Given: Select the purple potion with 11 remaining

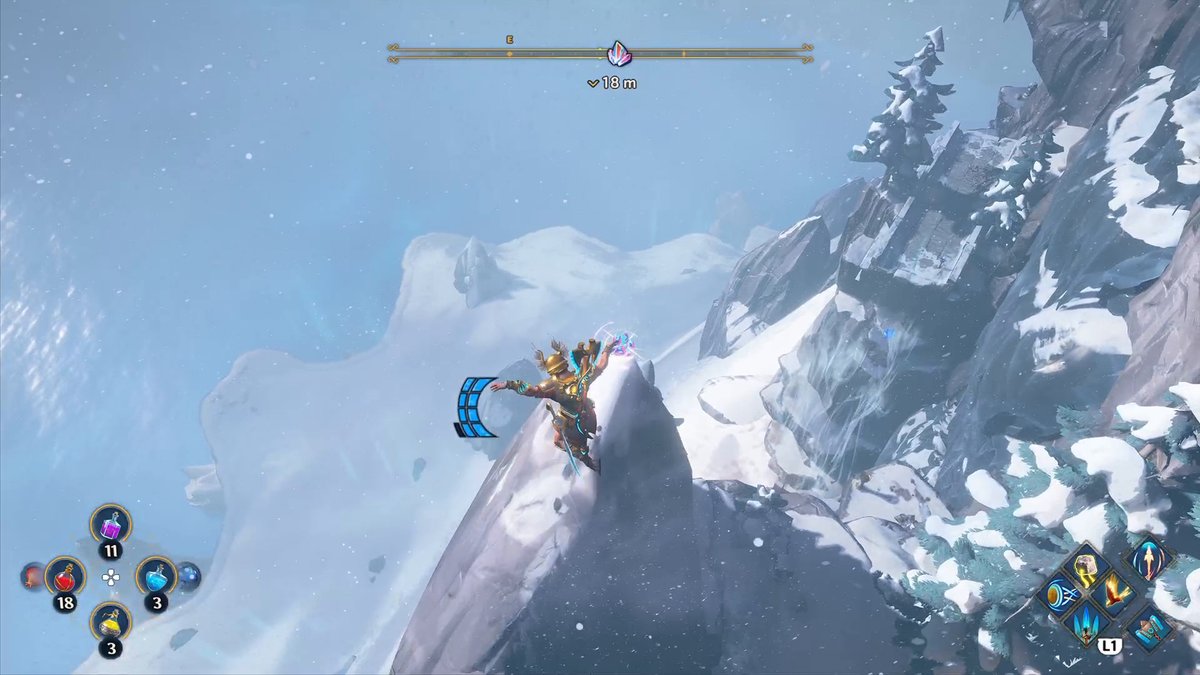Looking at the screenshot, I should point(110,523).
